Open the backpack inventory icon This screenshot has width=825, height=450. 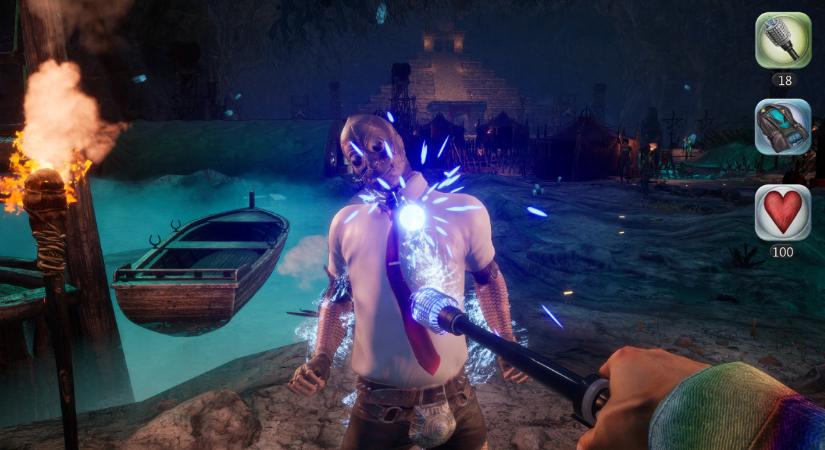tap(782, 126)
